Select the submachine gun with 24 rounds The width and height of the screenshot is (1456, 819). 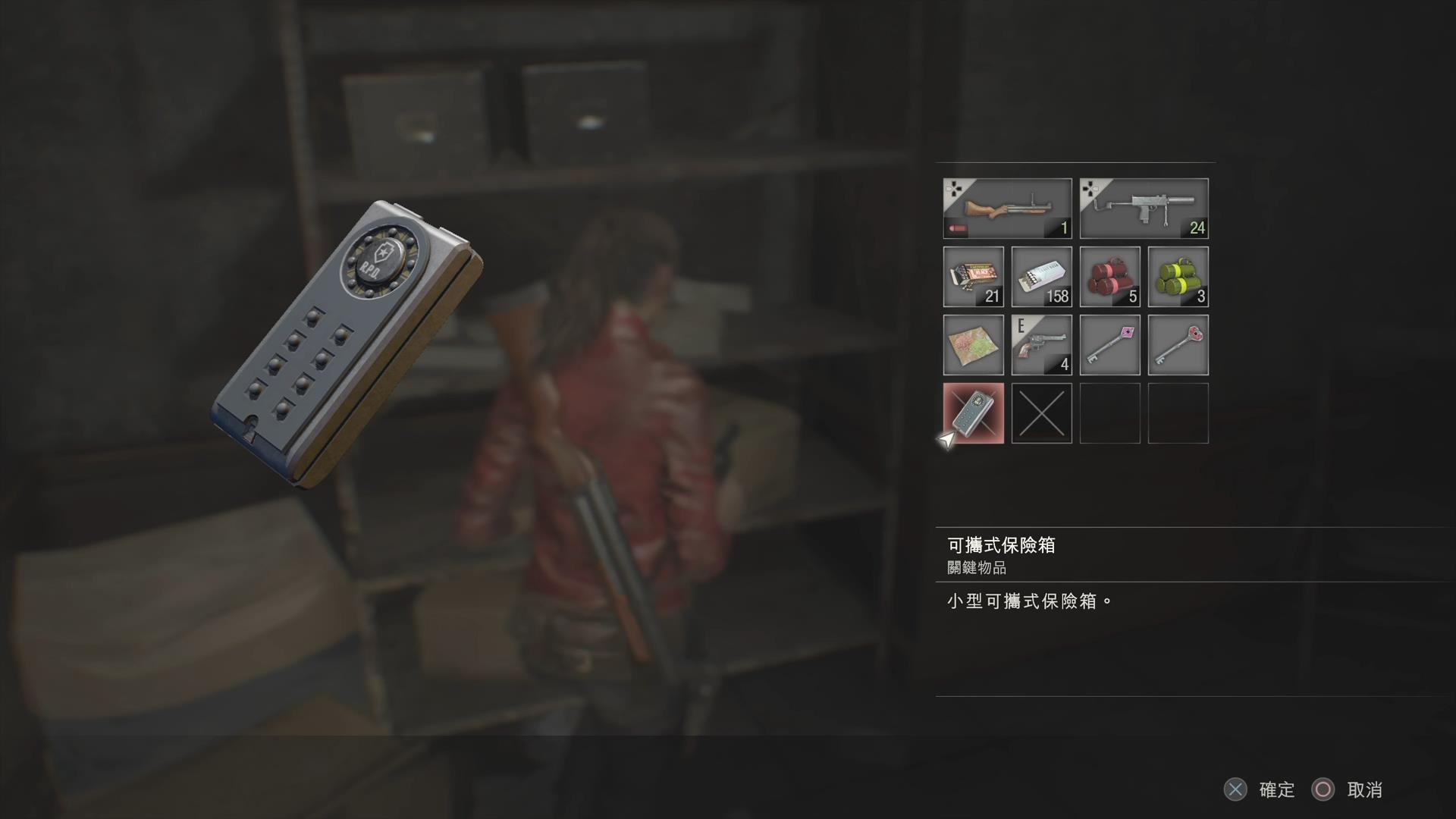coord(1144,209)
